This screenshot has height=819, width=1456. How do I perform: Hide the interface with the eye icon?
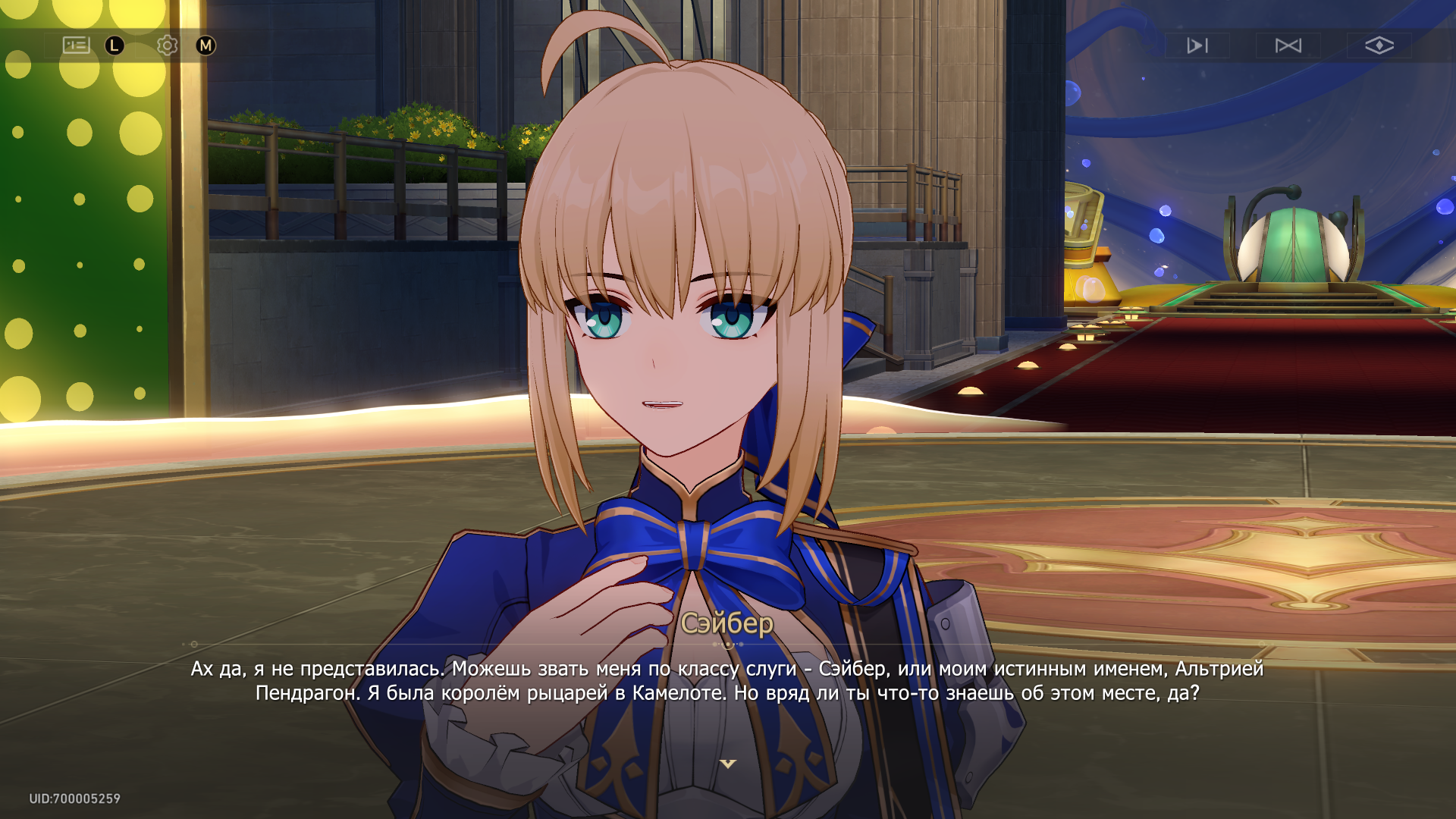[x=1379, y=45]
